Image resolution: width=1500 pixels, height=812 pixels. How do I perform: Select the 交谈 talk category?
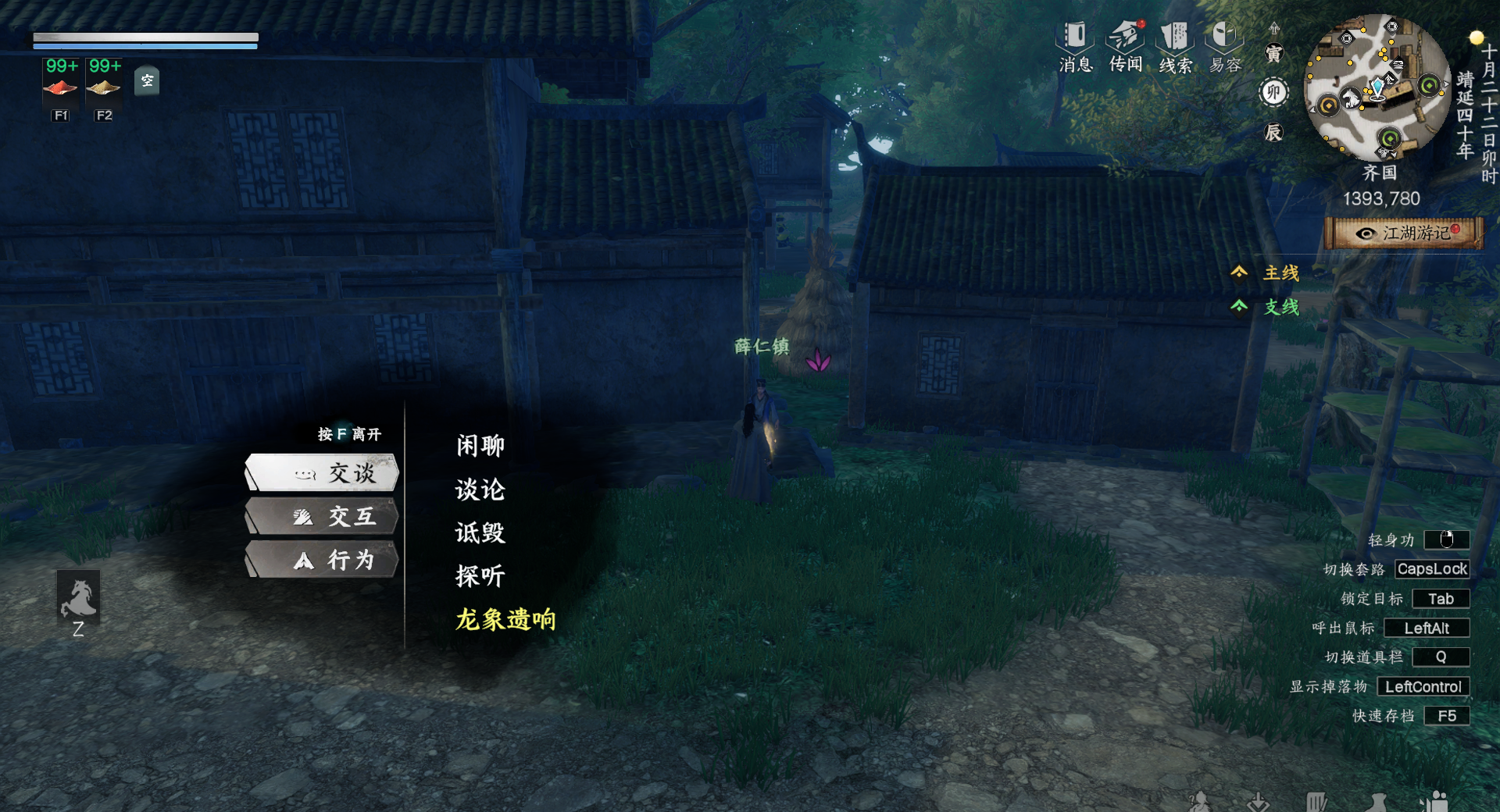point(322,473)
